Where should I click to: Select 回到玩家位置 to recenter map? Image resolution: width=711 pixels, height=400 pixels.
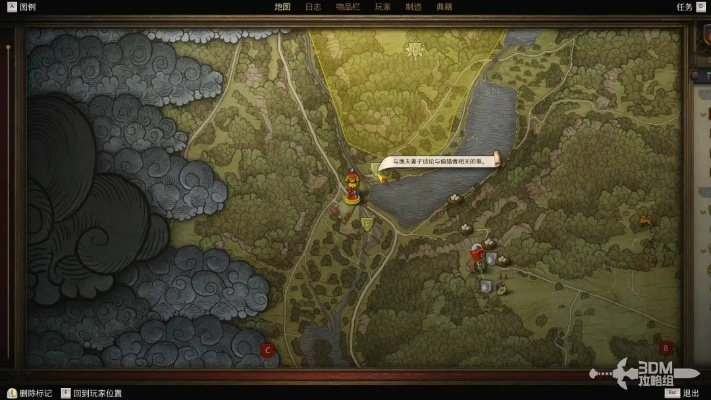[97, 393]
